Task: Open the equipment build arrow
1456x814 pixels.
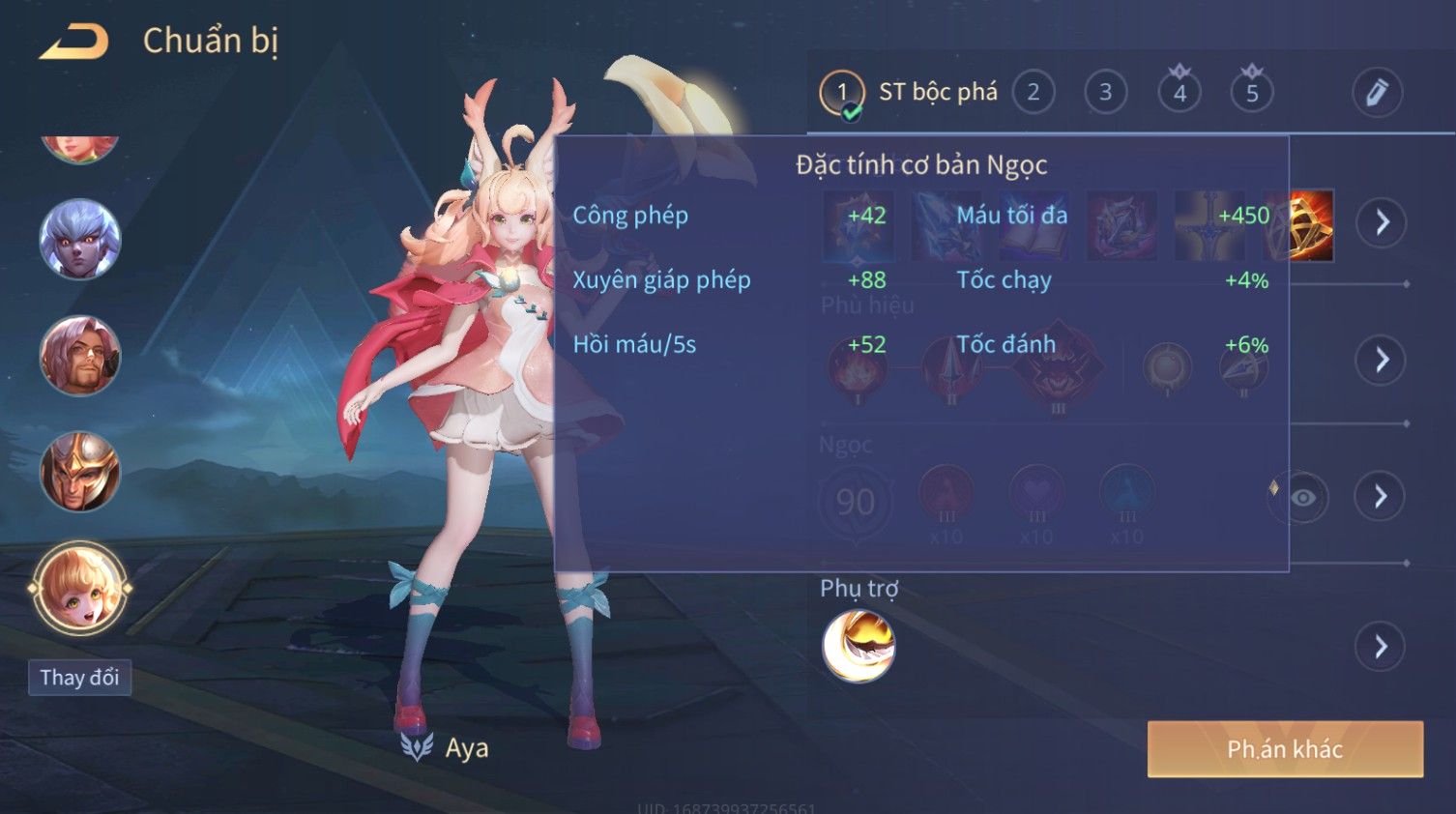Action: (x=1382, y=222)
